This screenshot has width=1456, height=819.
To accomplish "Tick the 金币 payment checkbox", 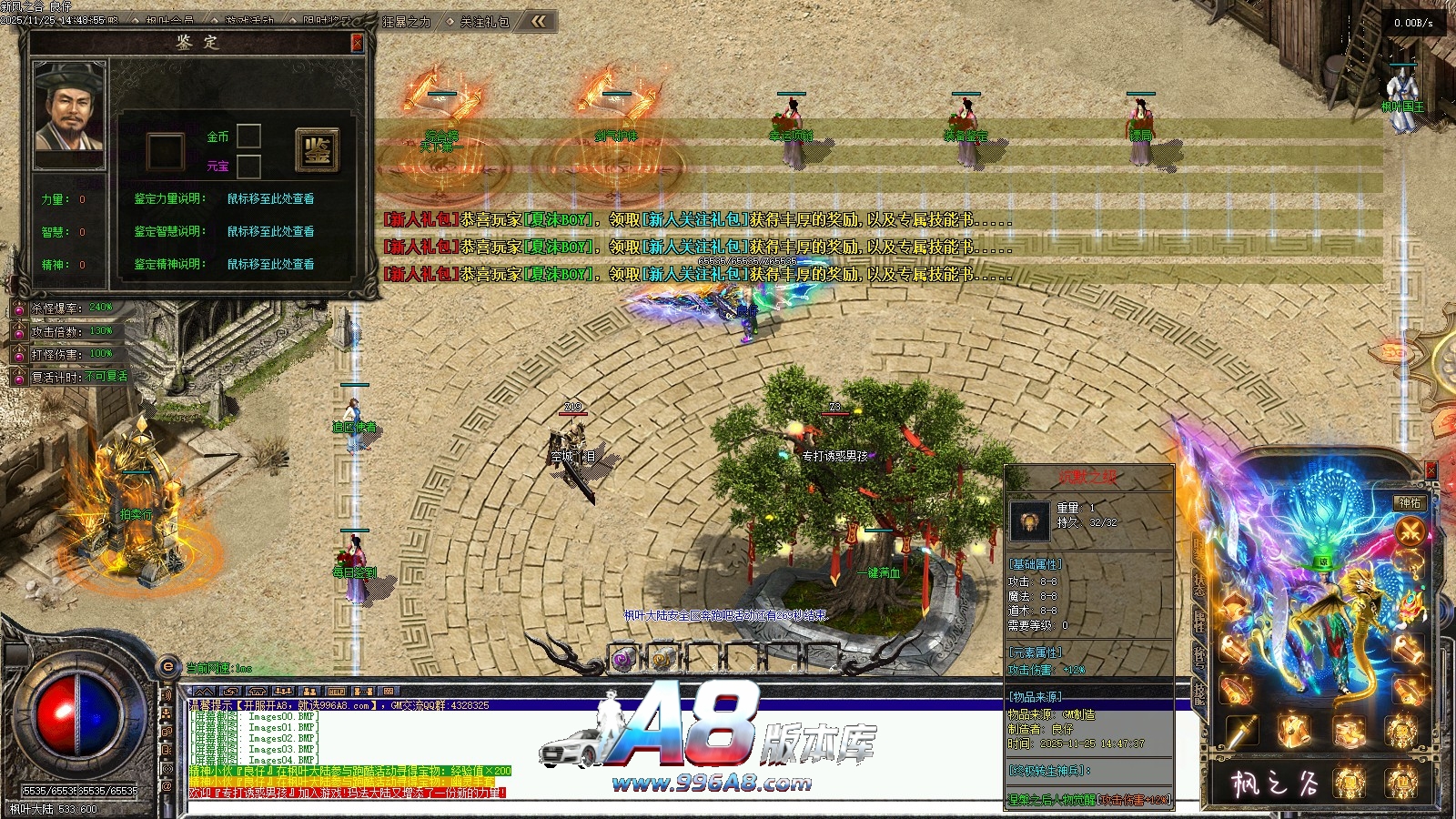I will 249,136.
